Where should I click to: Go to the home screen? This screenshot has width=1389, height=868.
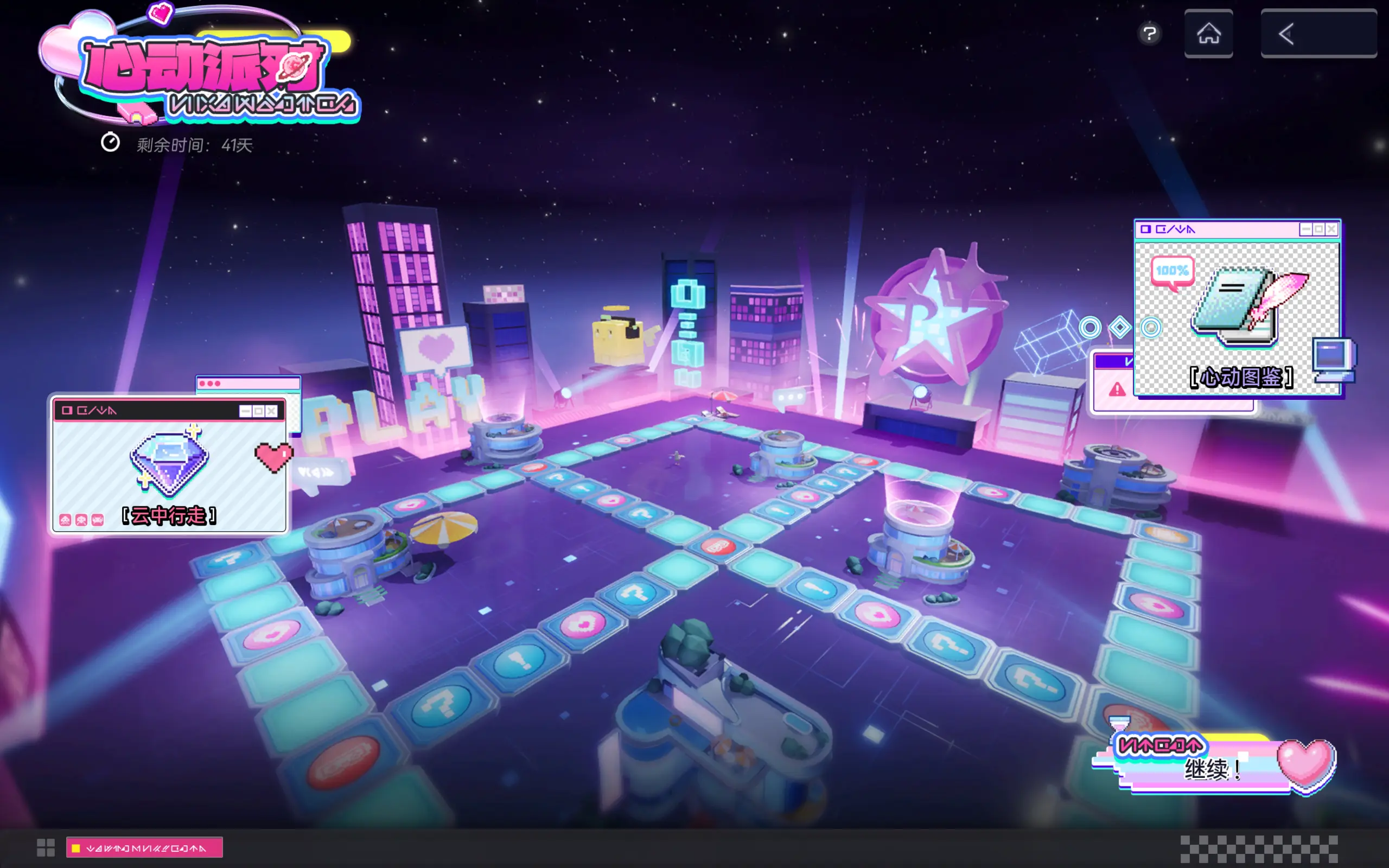pyautogui.click(x=1208, y=34)
